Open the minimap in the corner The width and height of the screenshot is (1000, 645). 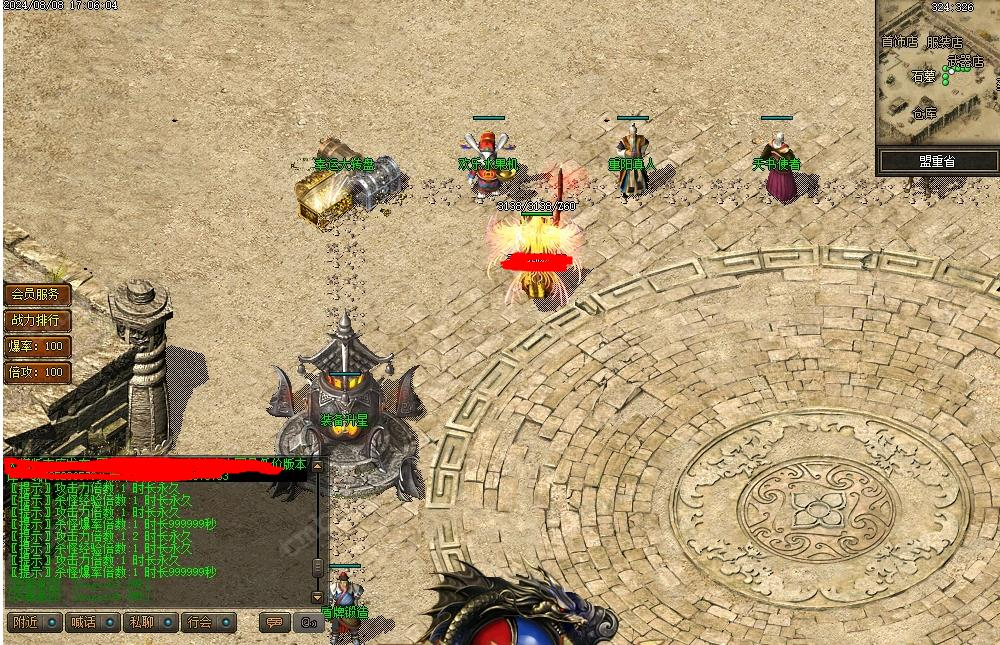click(x=938, y=74)
